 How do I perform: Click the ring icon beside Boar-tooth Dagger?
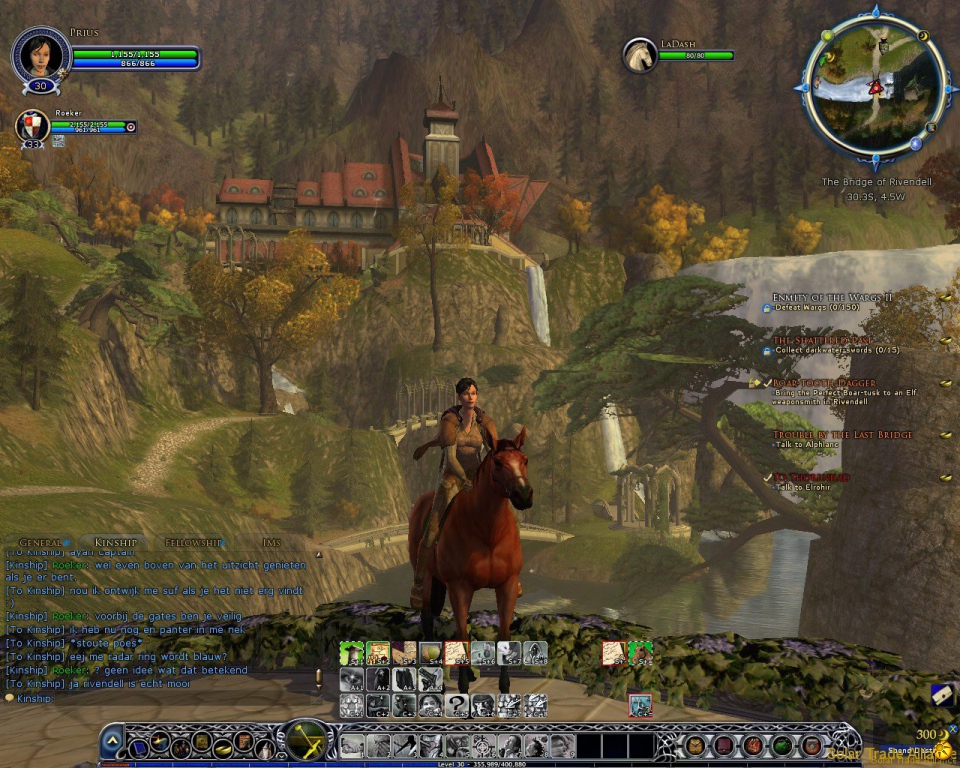click(x=945, y=383)
